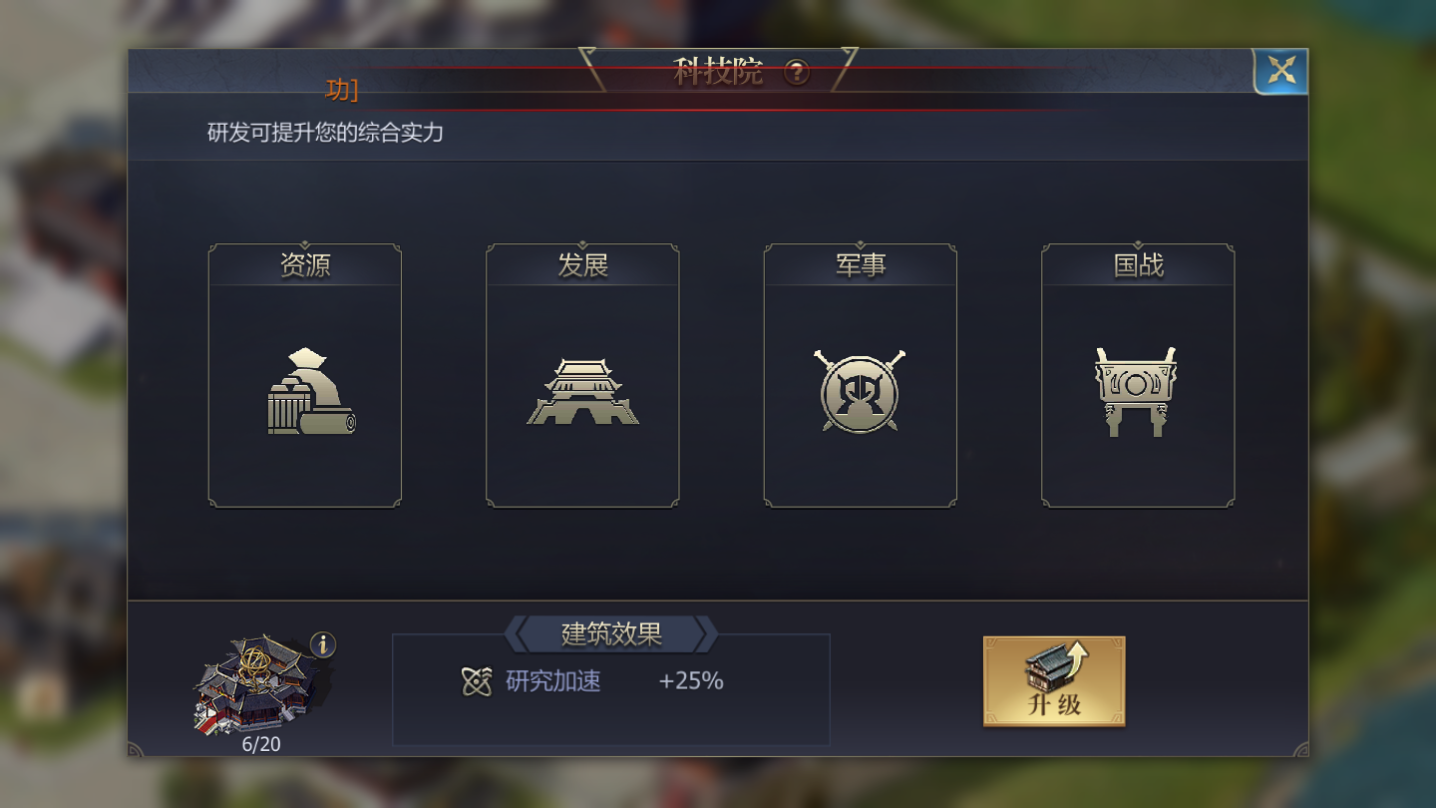Close the 科技院 window

point(1280,71)
